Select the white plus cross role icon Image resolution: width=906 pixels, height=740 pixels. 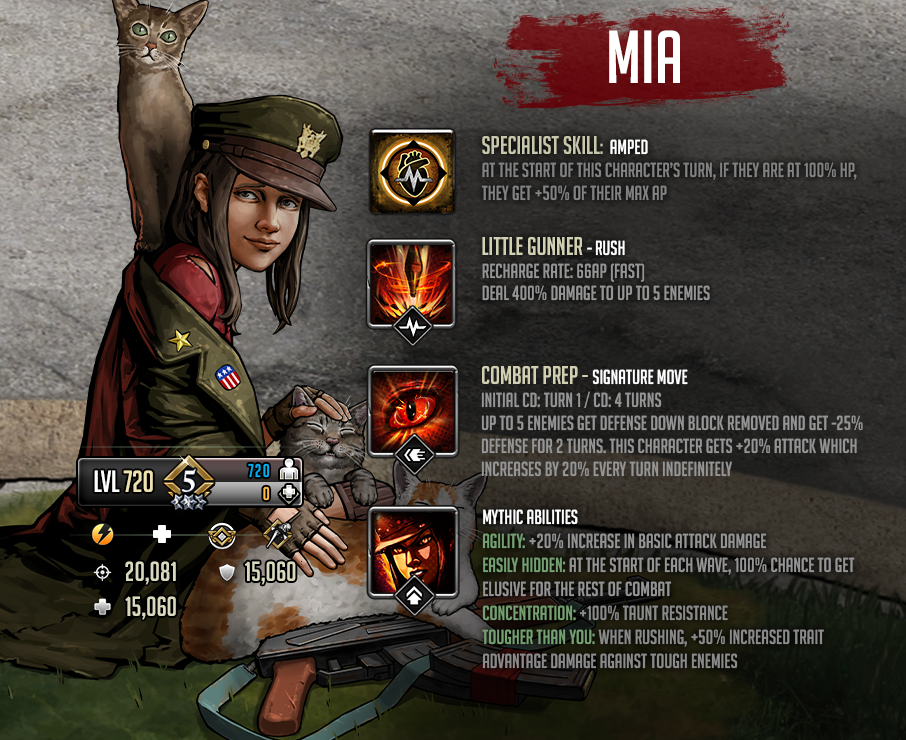pos(161,534)
